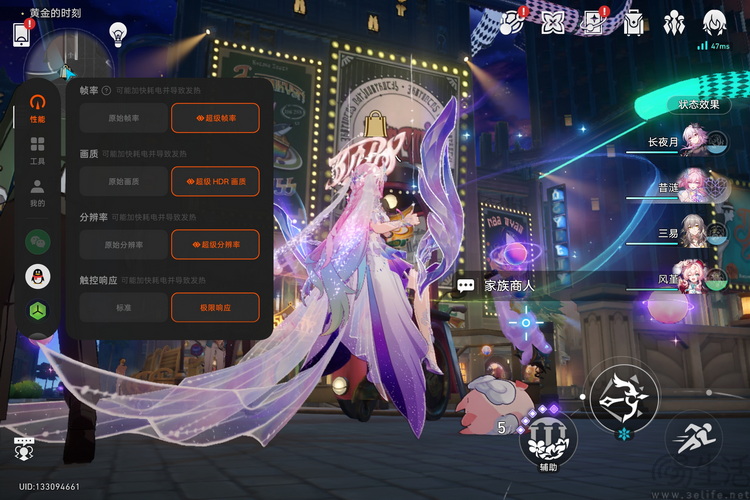The height and width of the screenshot is (500, 750).
Task: Open the backpack inventory icon
Action: (x=635, y=22)
